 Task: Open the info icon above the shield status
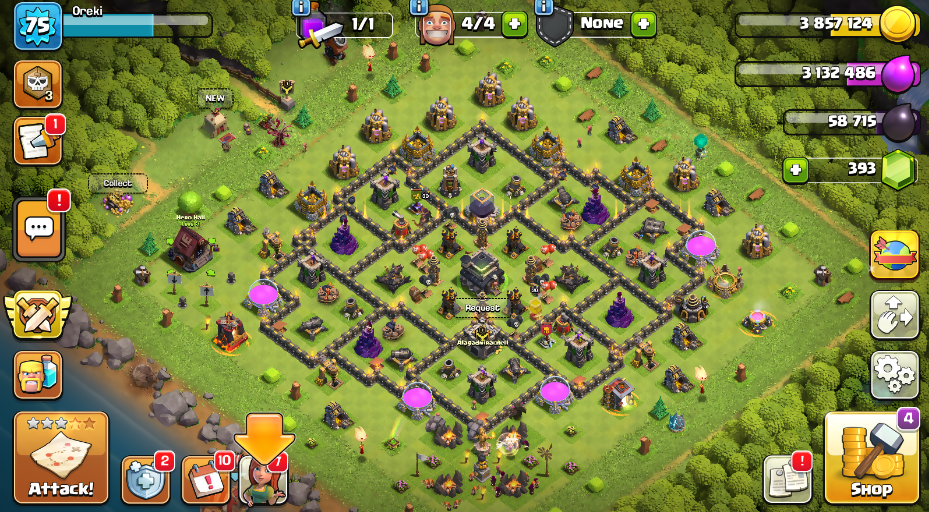tap(544, 7)
